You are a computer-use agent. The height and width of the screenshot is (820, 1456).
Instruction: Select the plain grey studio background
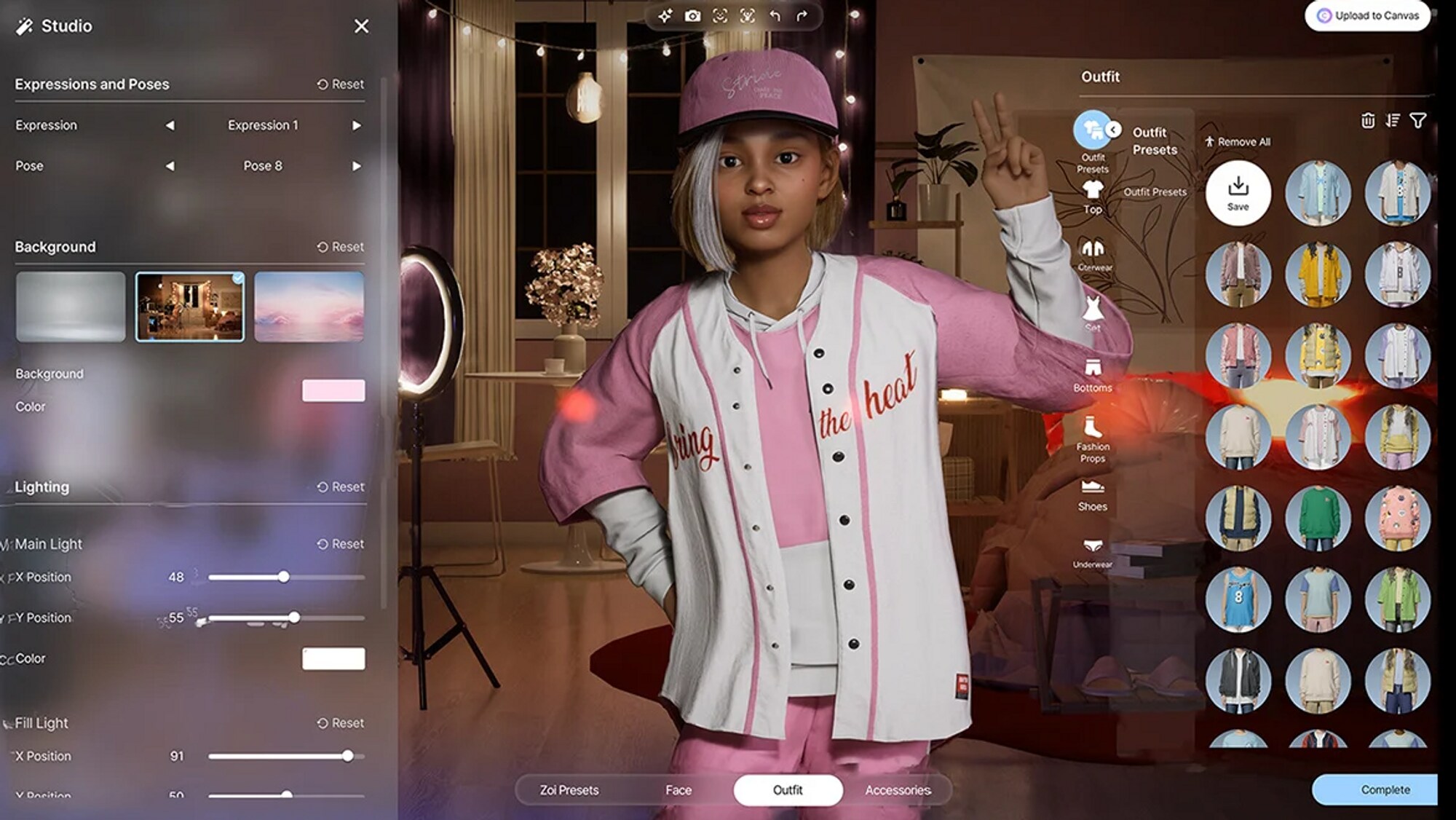(71, 307)
